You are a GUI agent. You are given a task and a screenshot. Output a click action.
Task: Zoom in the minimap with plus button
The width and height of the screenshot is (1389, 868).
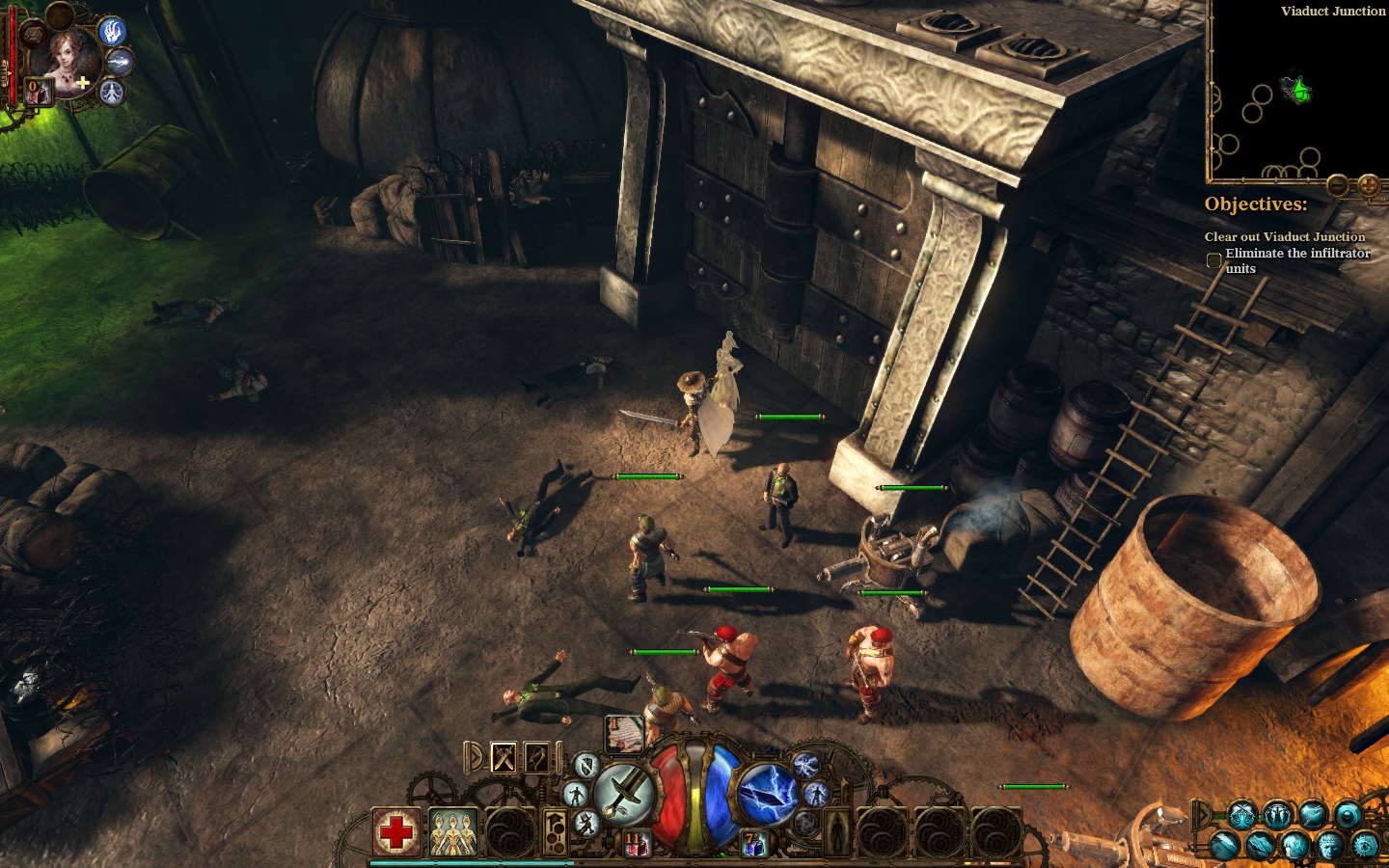coord(1368,185)
